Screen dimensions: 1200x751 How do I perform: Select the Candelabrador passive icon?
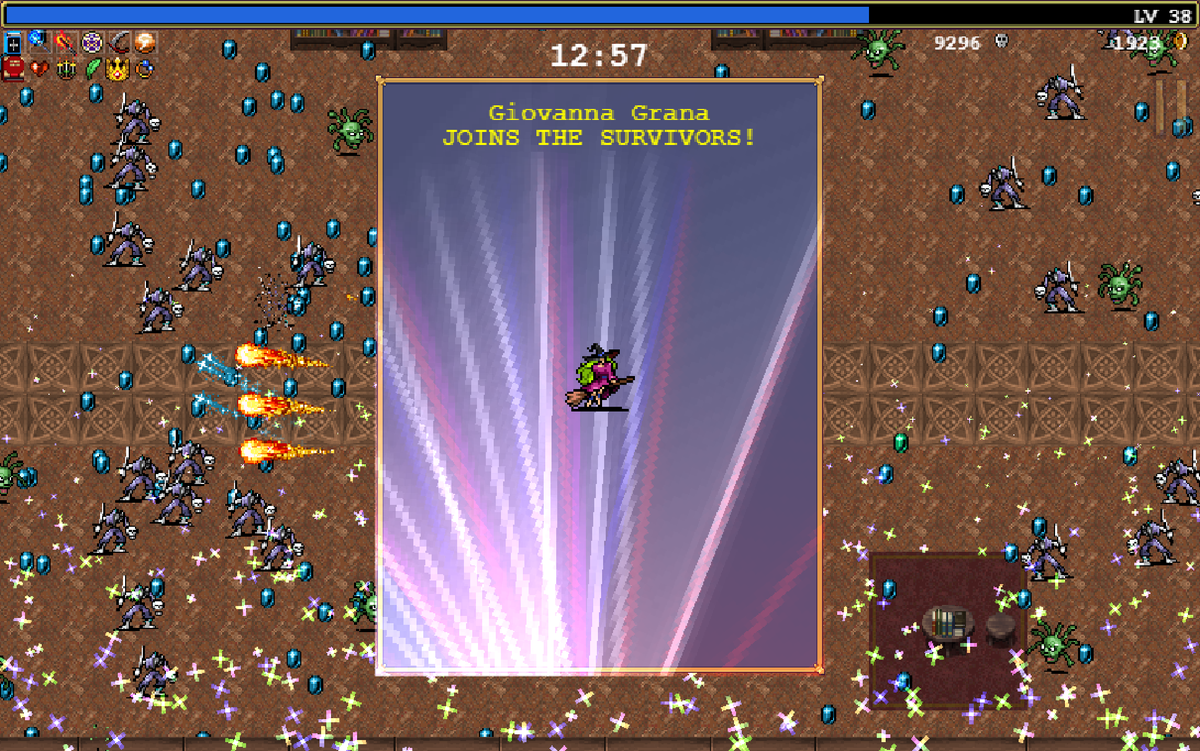[66, 69]
